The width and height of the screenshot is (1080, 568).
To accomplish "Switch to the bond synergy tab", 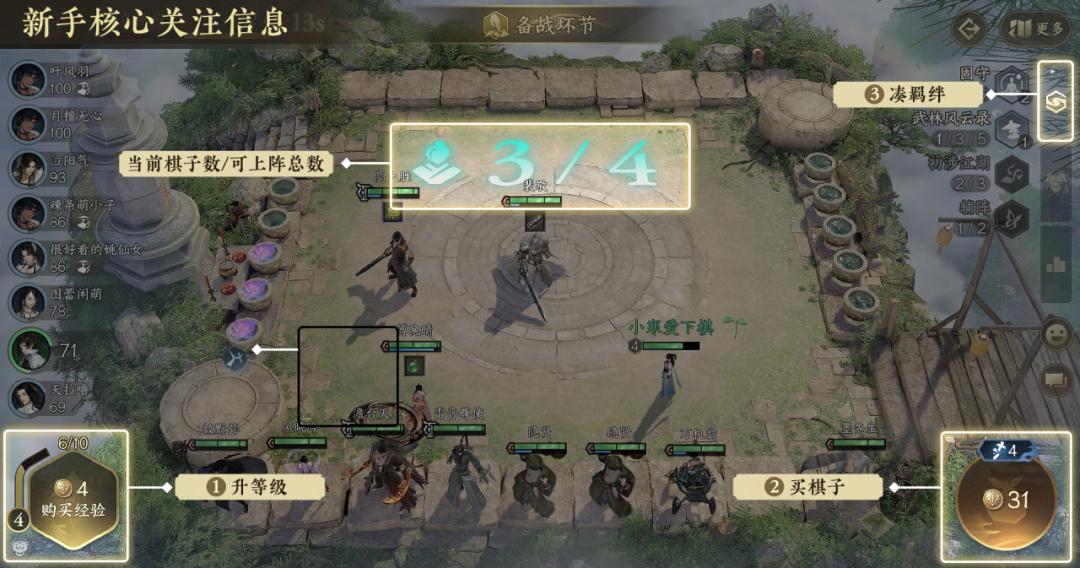I will [1055, 101].
